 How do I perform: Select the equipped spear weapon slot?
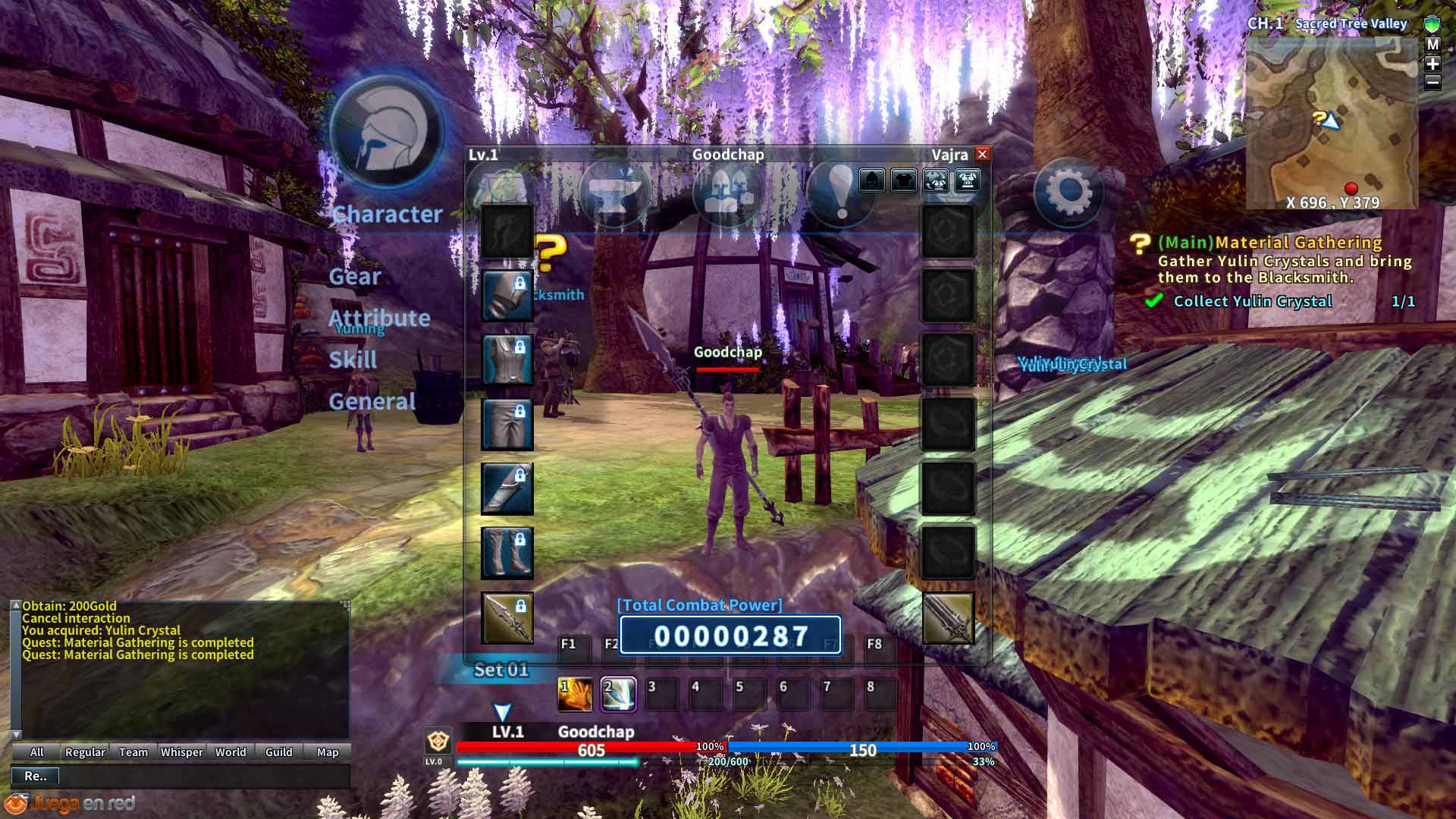click(507, 617)
